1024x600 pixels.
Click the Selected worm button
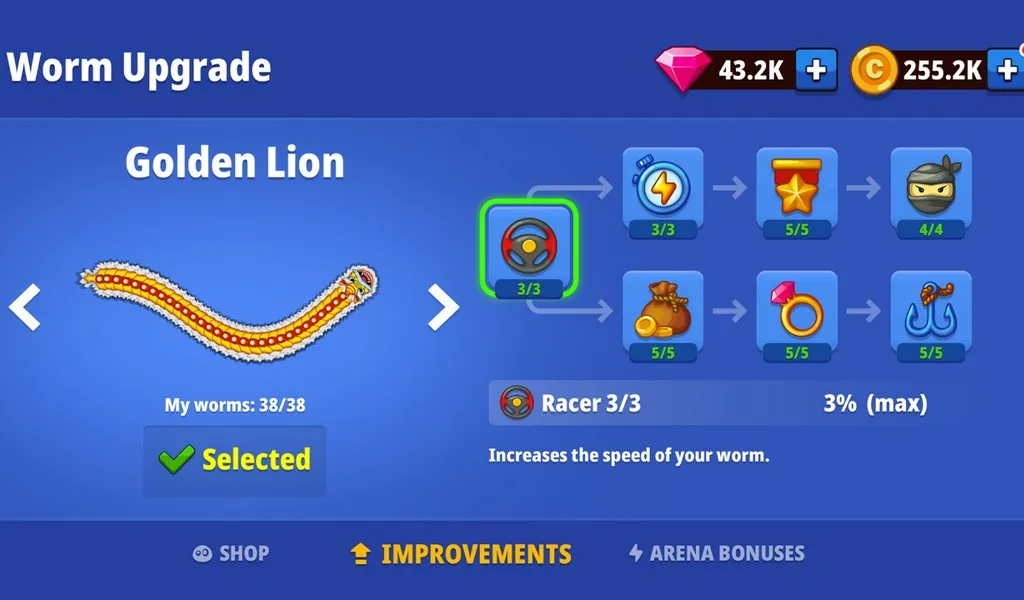coord(235,460)
